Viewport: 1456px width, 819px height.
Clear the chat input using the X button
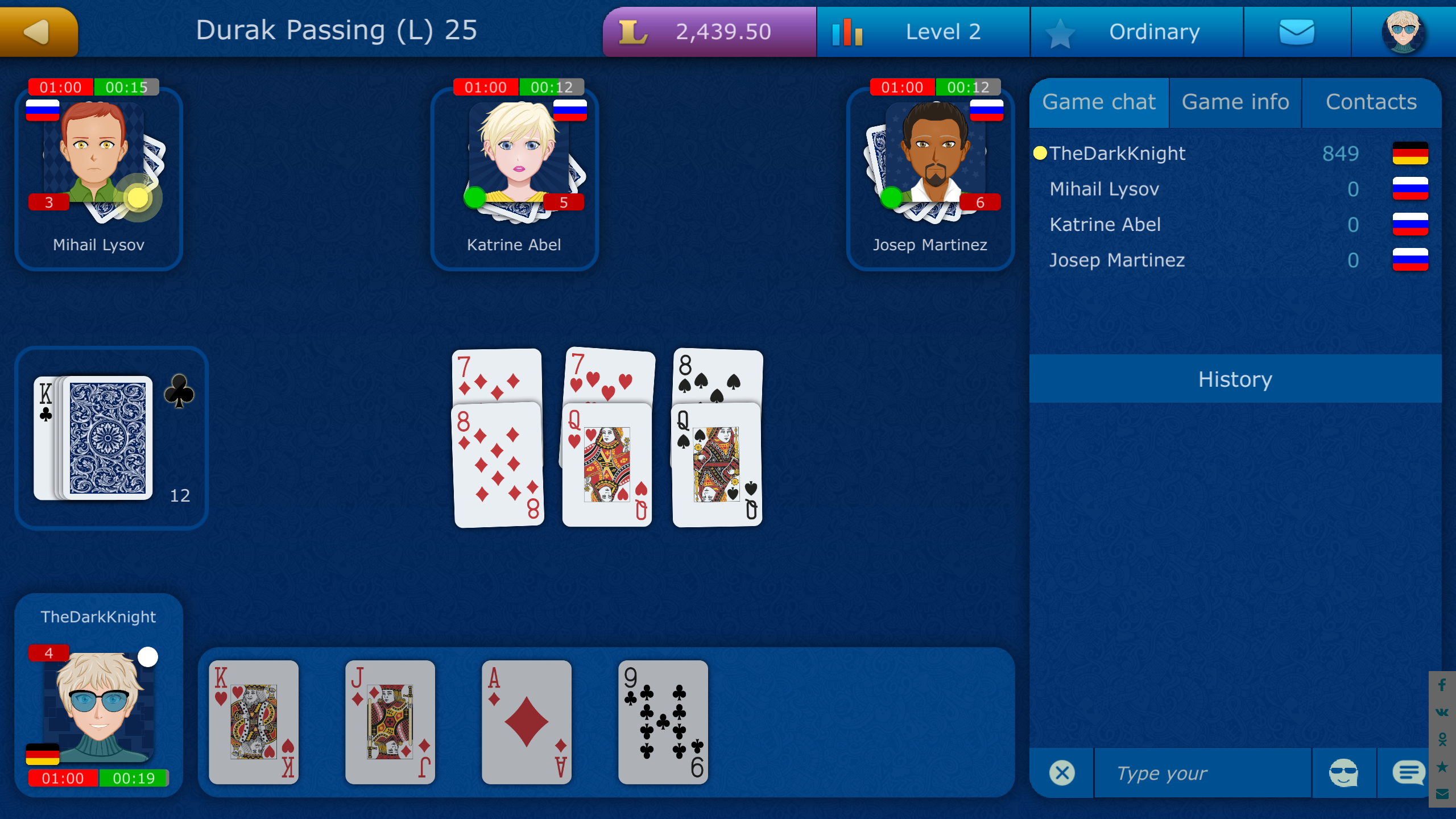click(x=1061, y=772)
